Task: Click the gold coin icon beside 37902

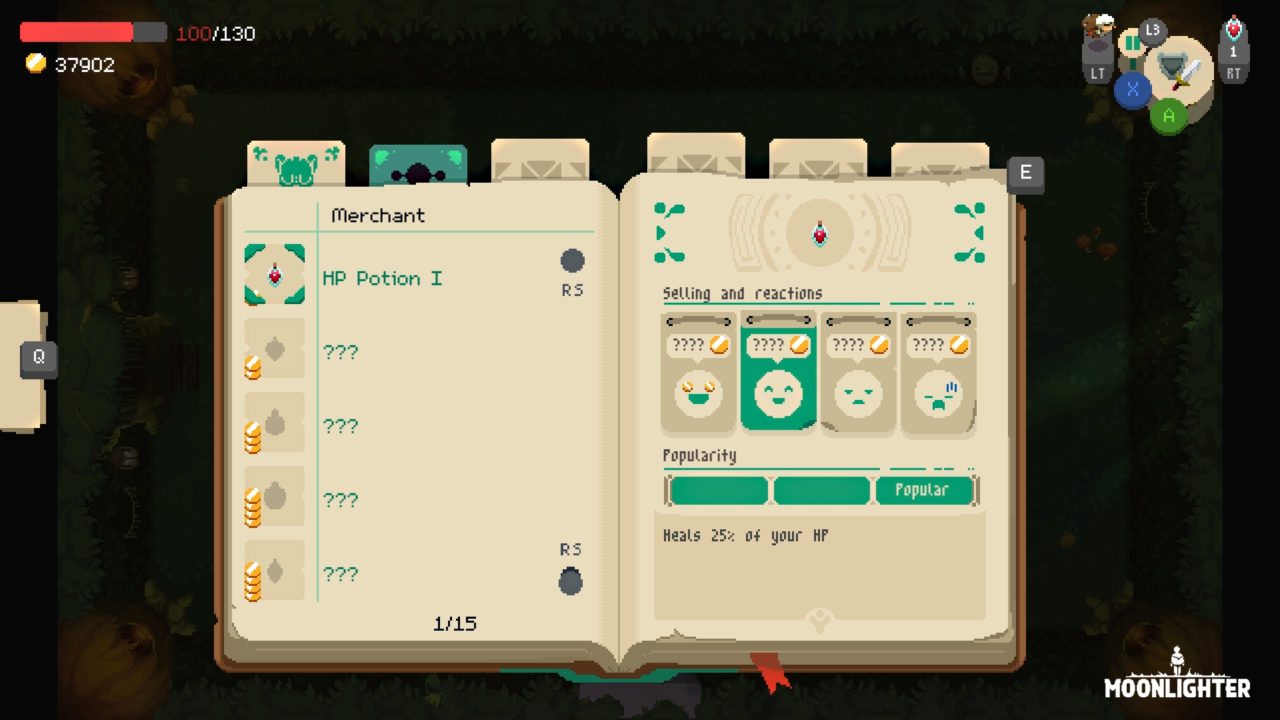Action: 38,64
